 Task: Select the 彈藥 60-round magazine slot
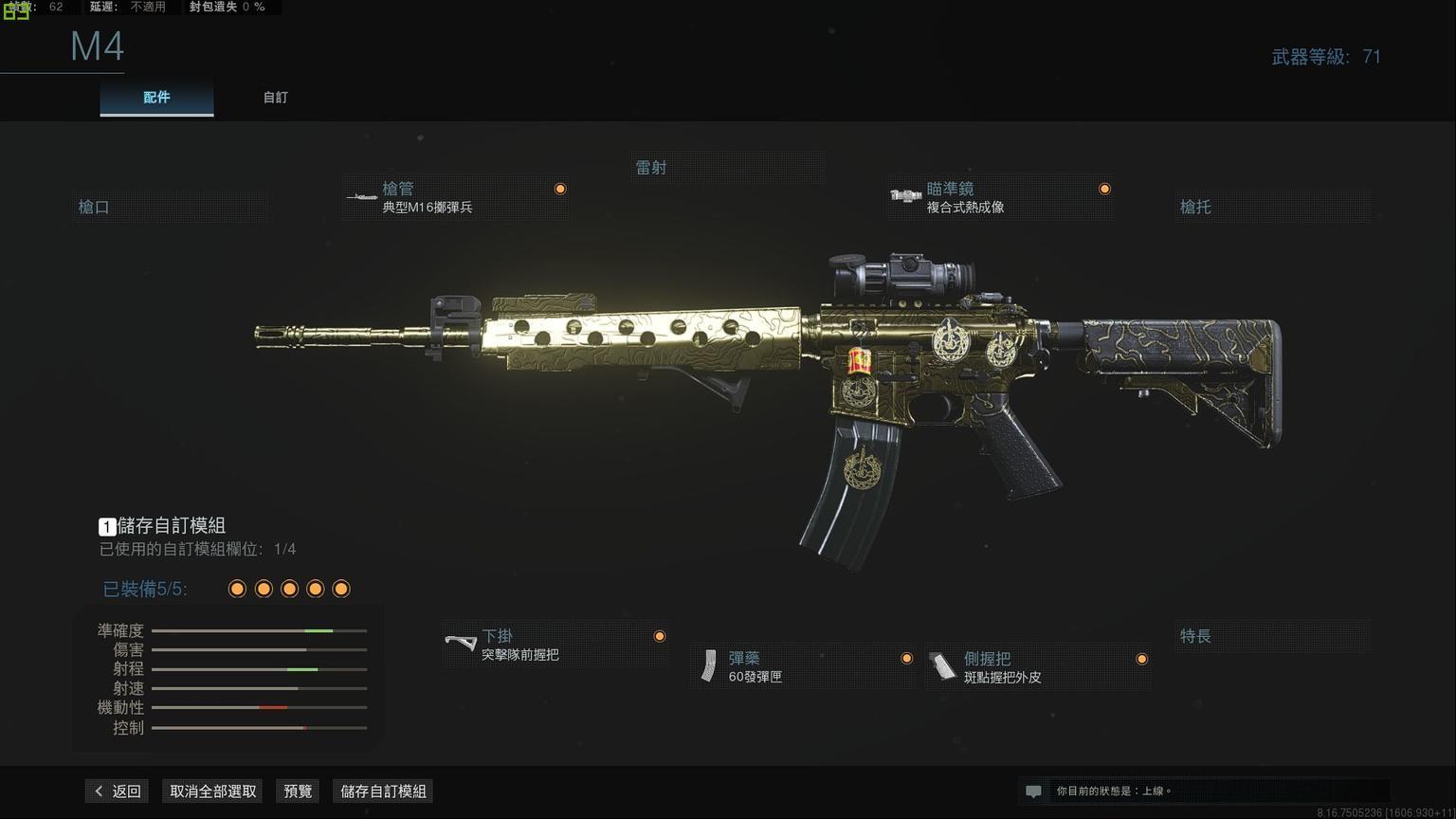coord(802,667)
